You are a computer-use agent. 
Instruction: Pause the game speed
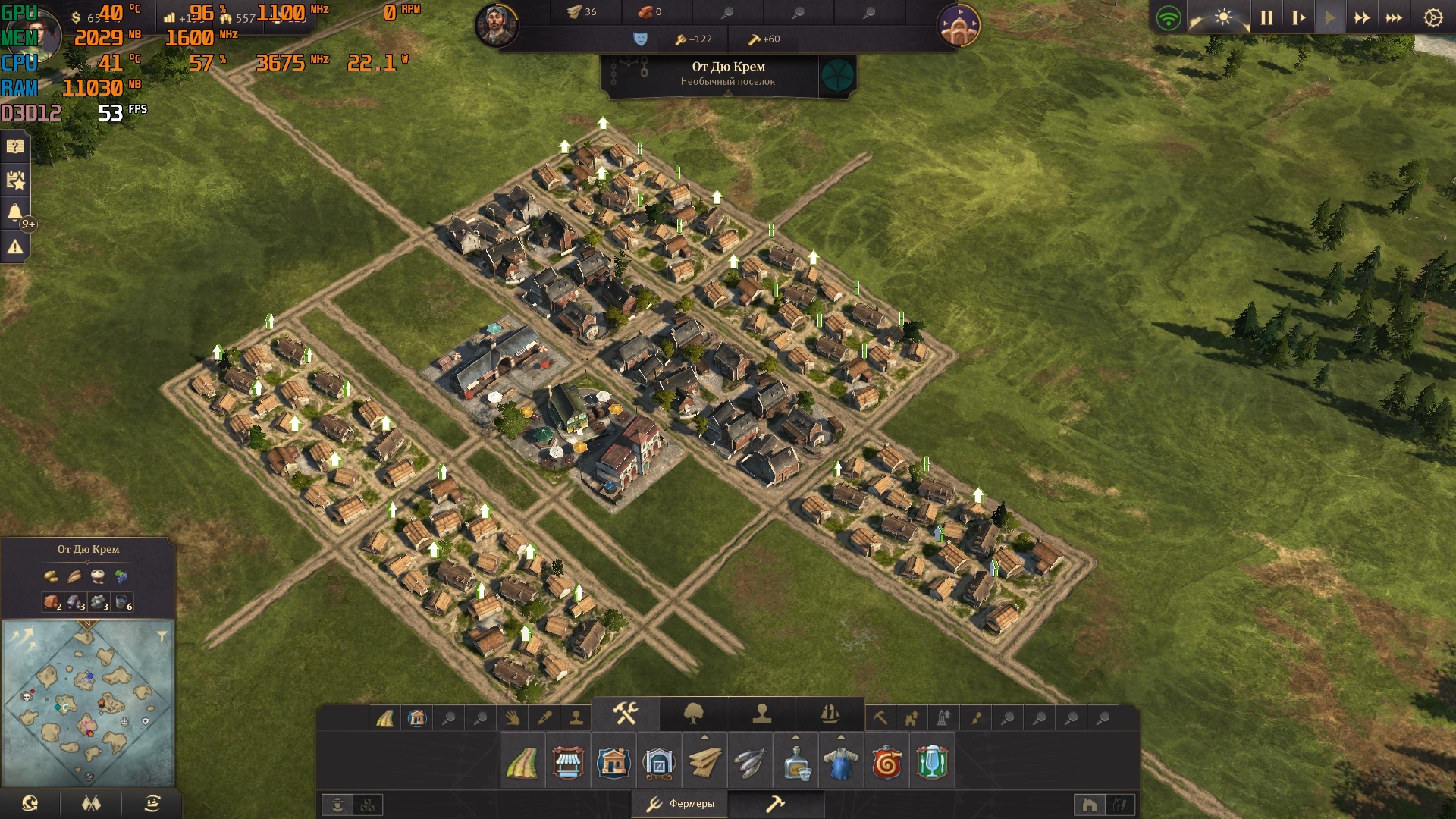(1266, 17)
